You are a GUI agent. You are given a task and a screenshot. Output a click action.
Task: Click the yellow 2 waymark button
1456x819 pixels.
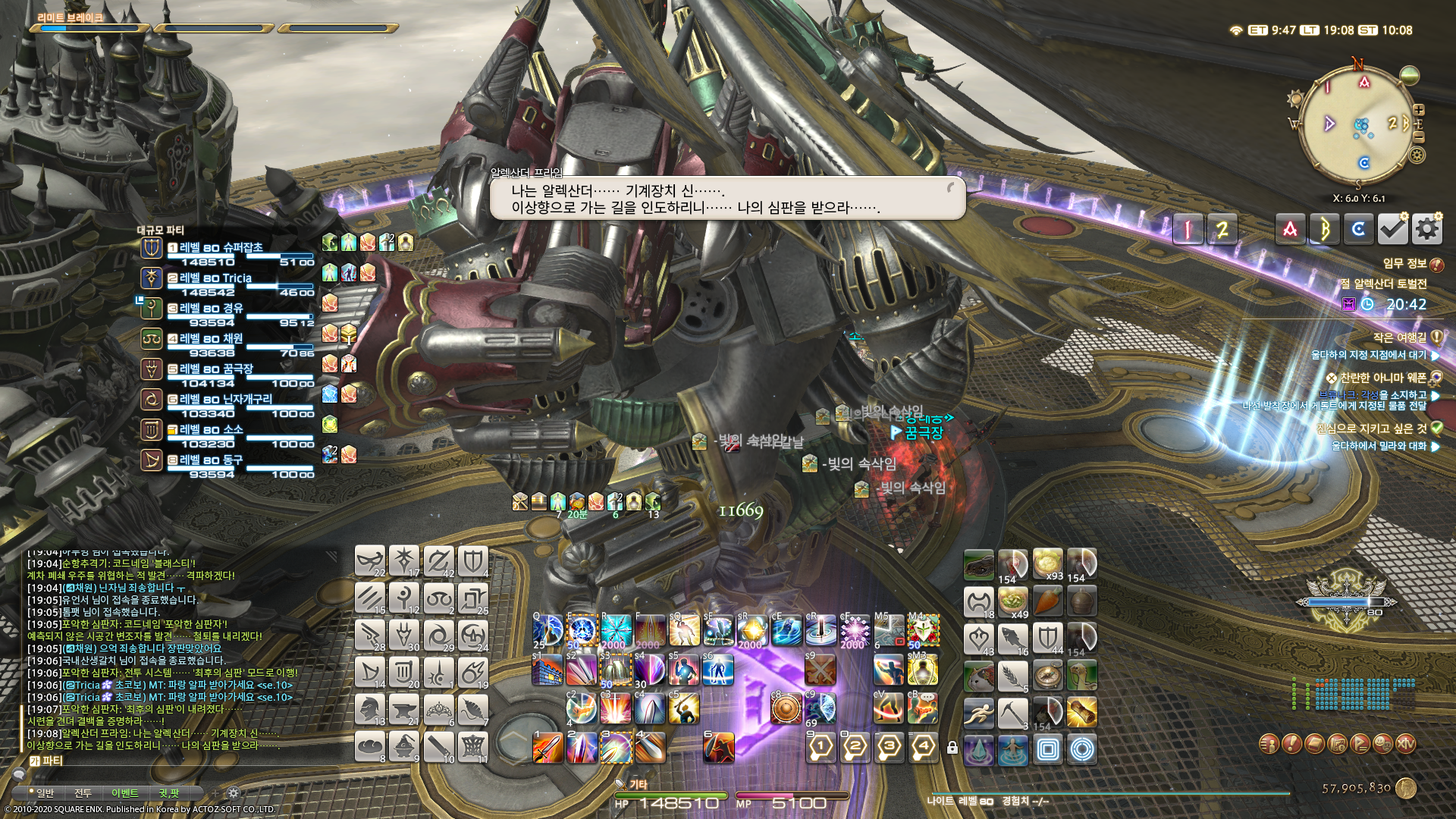tap(1222, 229)
